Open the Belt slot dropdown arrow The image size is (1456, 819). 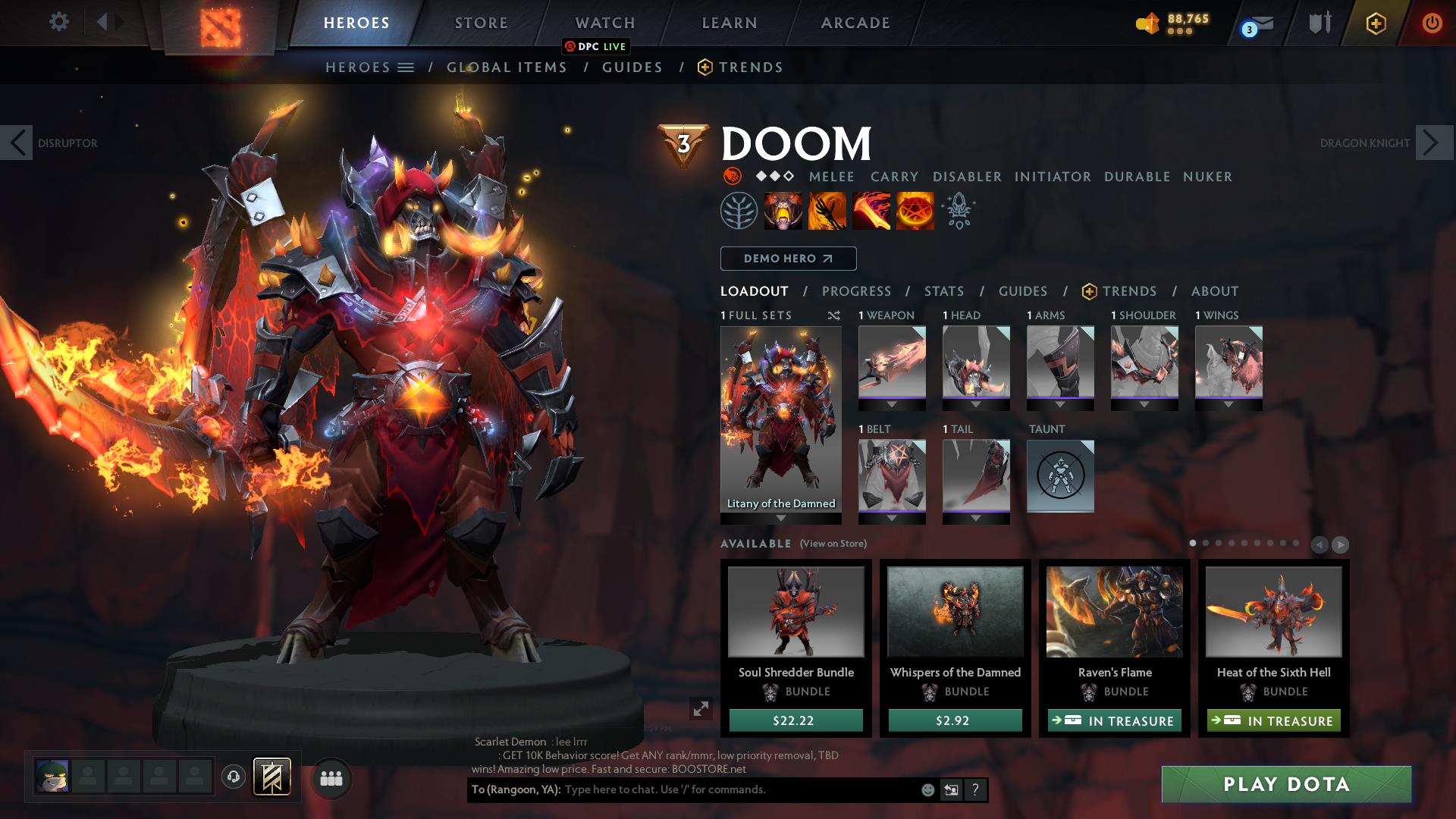pos(892,519)
